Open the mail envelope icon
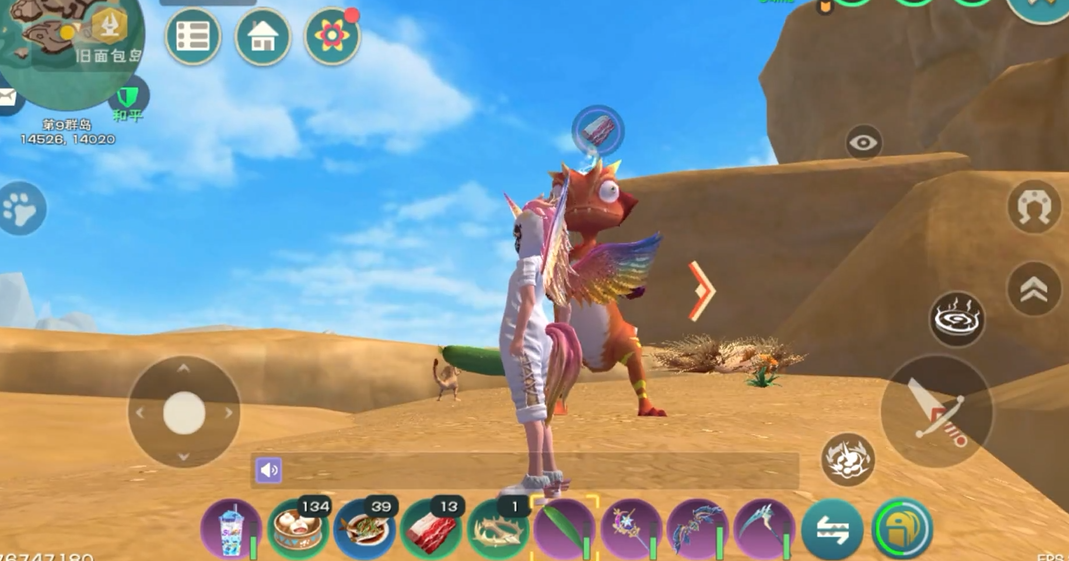The width and height of the screenshot is (1069, 561). point(8,98)
